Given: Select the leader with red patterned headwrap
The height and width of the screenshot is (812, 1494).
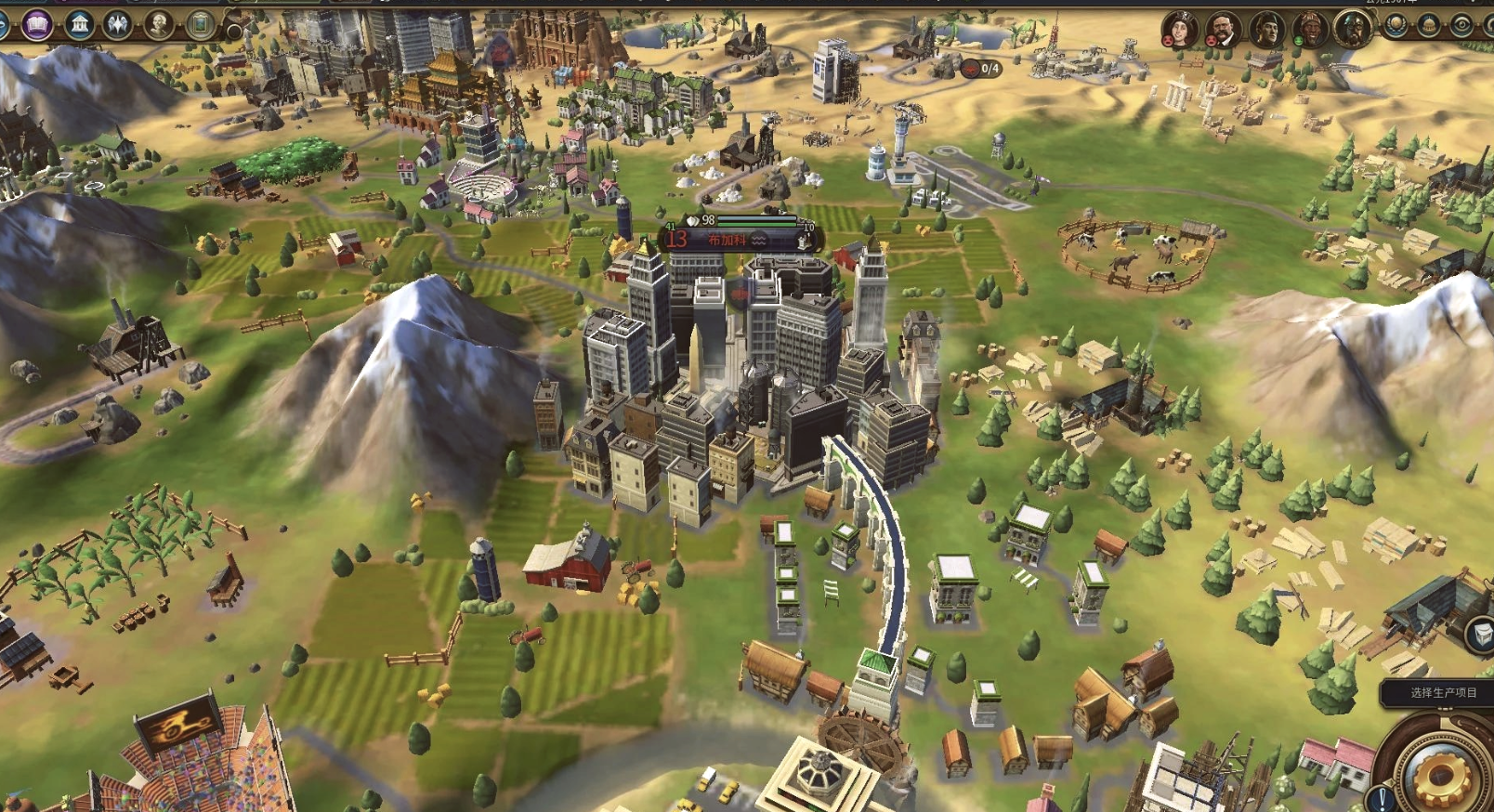Looking at the screenshot, I should point(1309,30).
